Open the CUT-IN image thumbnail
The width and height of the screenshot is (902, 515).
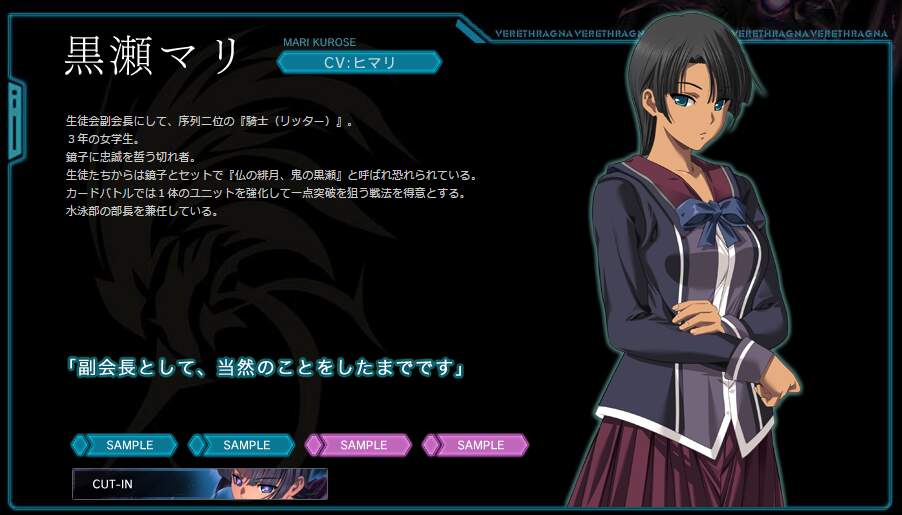[199, 484]
